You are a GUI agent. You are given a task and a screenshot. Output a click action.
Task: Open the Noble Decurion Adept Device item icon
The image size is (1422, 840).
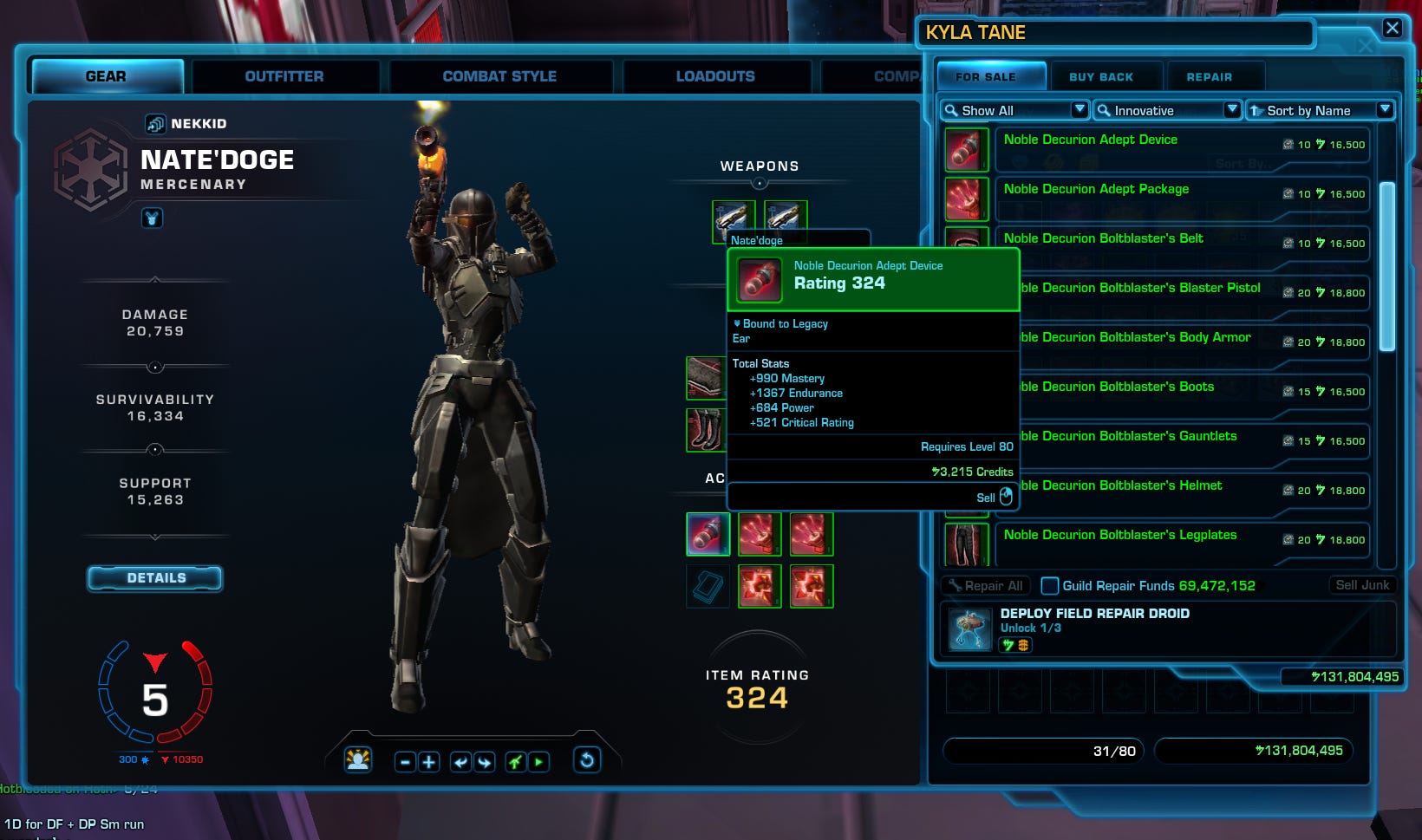(x=966, y=148)
